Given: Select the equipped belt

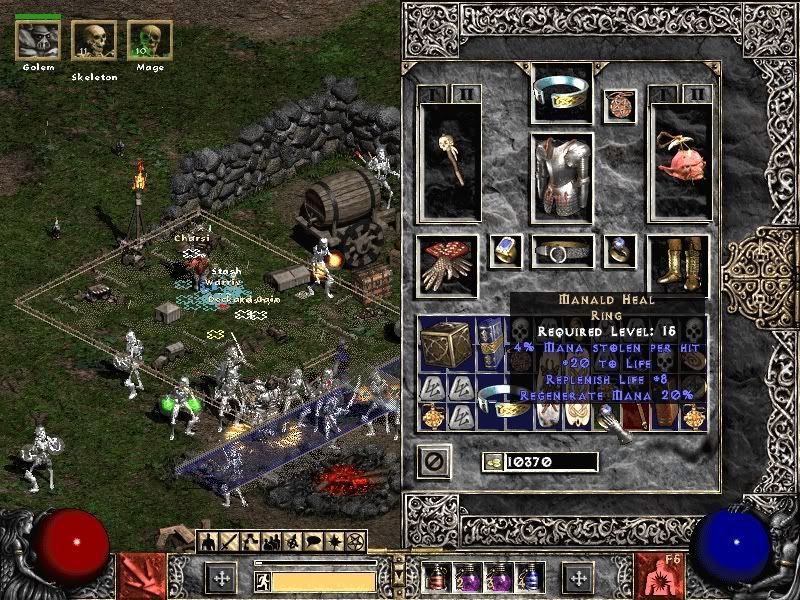Looking at the screenshot, I should click(561, 252).
